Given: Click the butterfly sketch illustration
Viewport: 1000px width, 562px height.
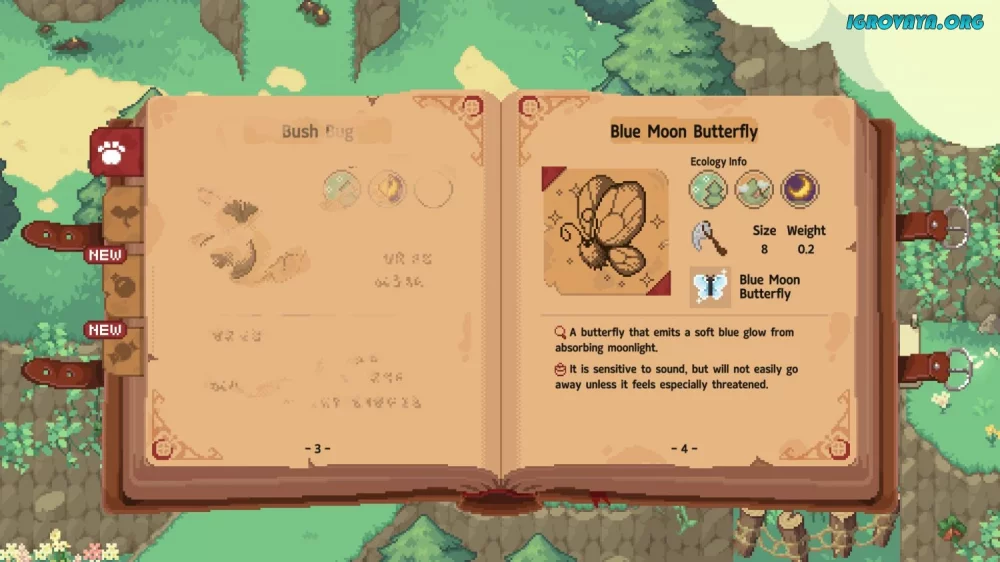Looking at the screenshot, I should pos(604,231).
